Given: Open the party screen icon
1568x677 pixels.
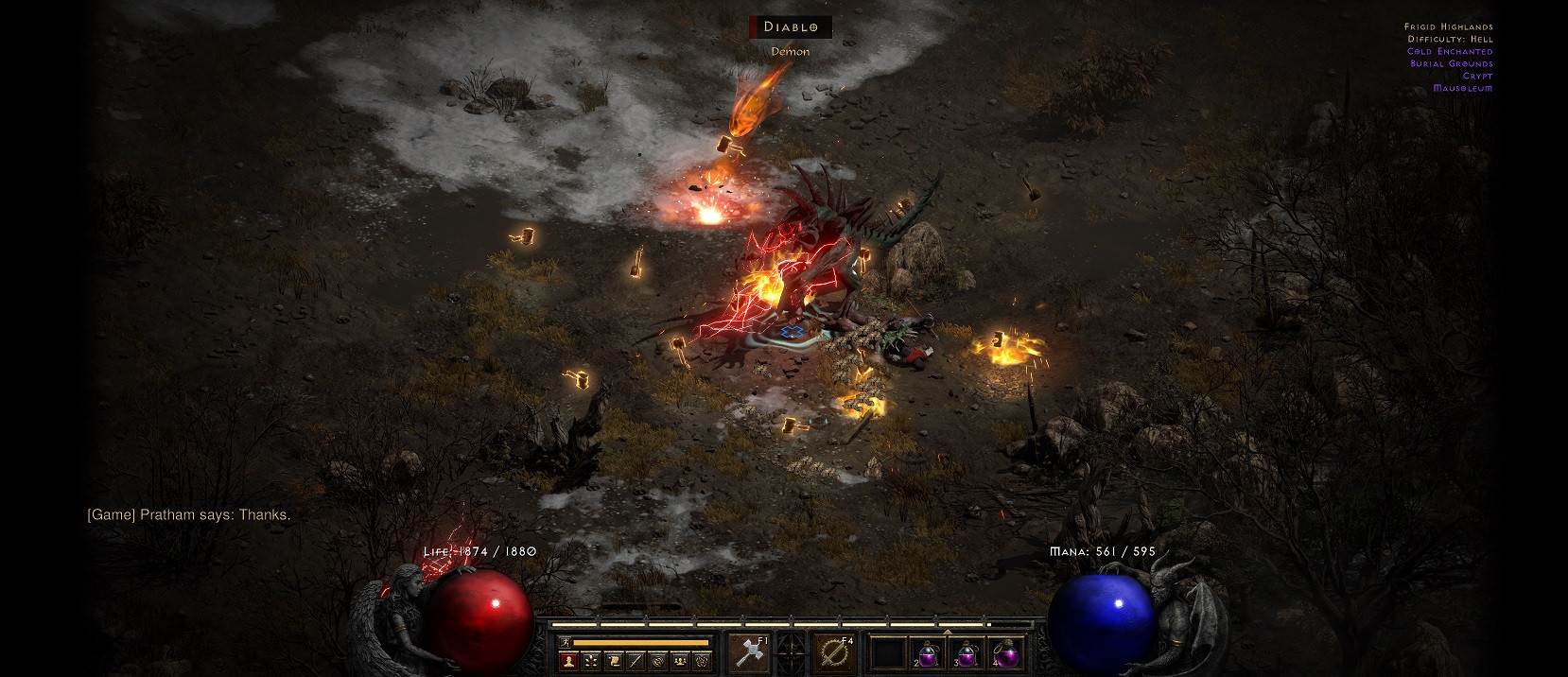Looking at the screenshot, I should (x=680, y=661).
